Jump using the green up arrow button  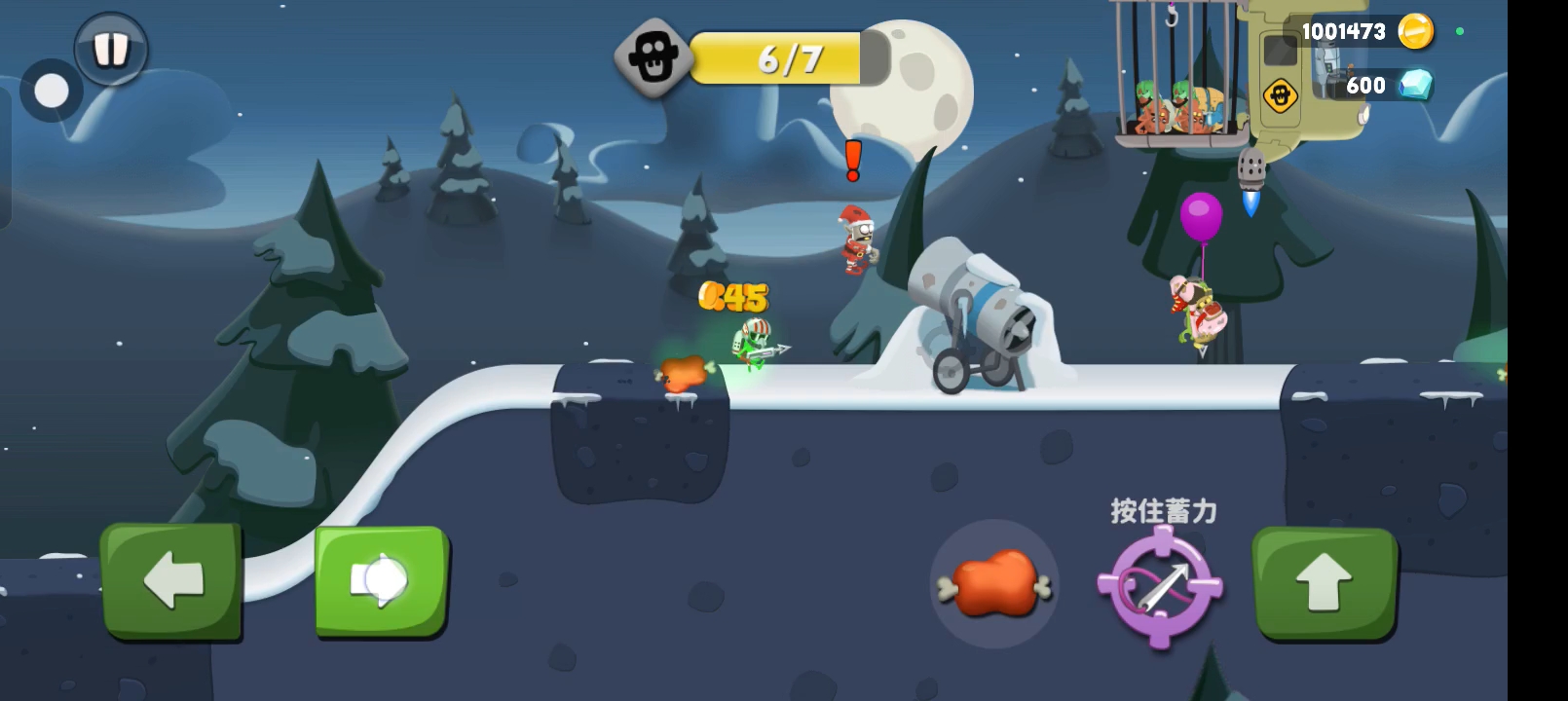click(1325, 582)
